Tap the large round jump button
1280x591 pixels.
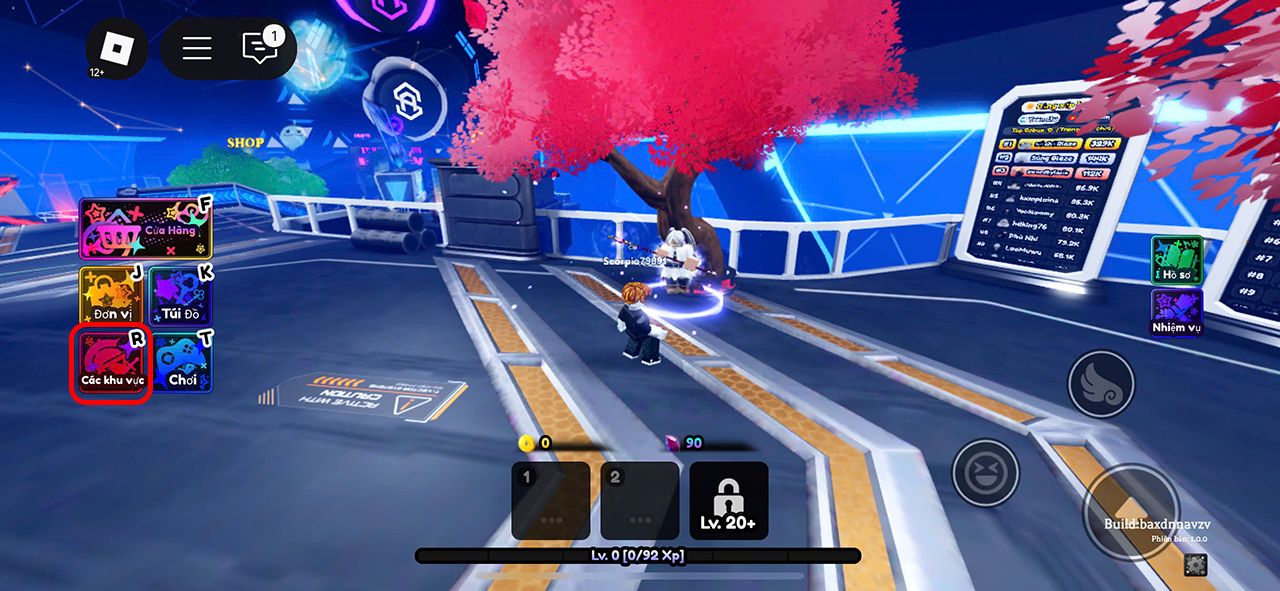point(1132,512)
